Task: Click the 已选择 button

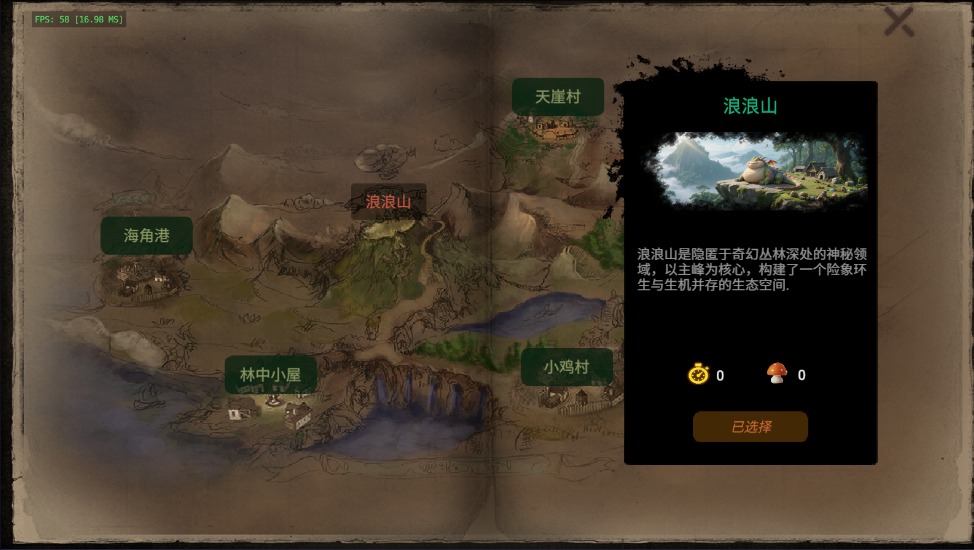Action: coord(750,427)
